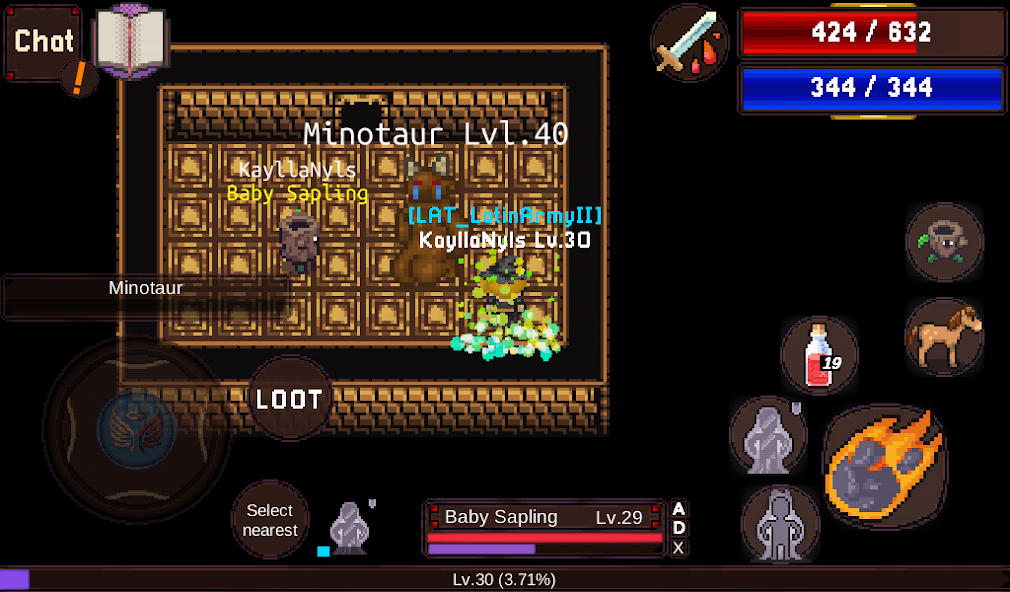Clear target with the X button

click(679, 547)
